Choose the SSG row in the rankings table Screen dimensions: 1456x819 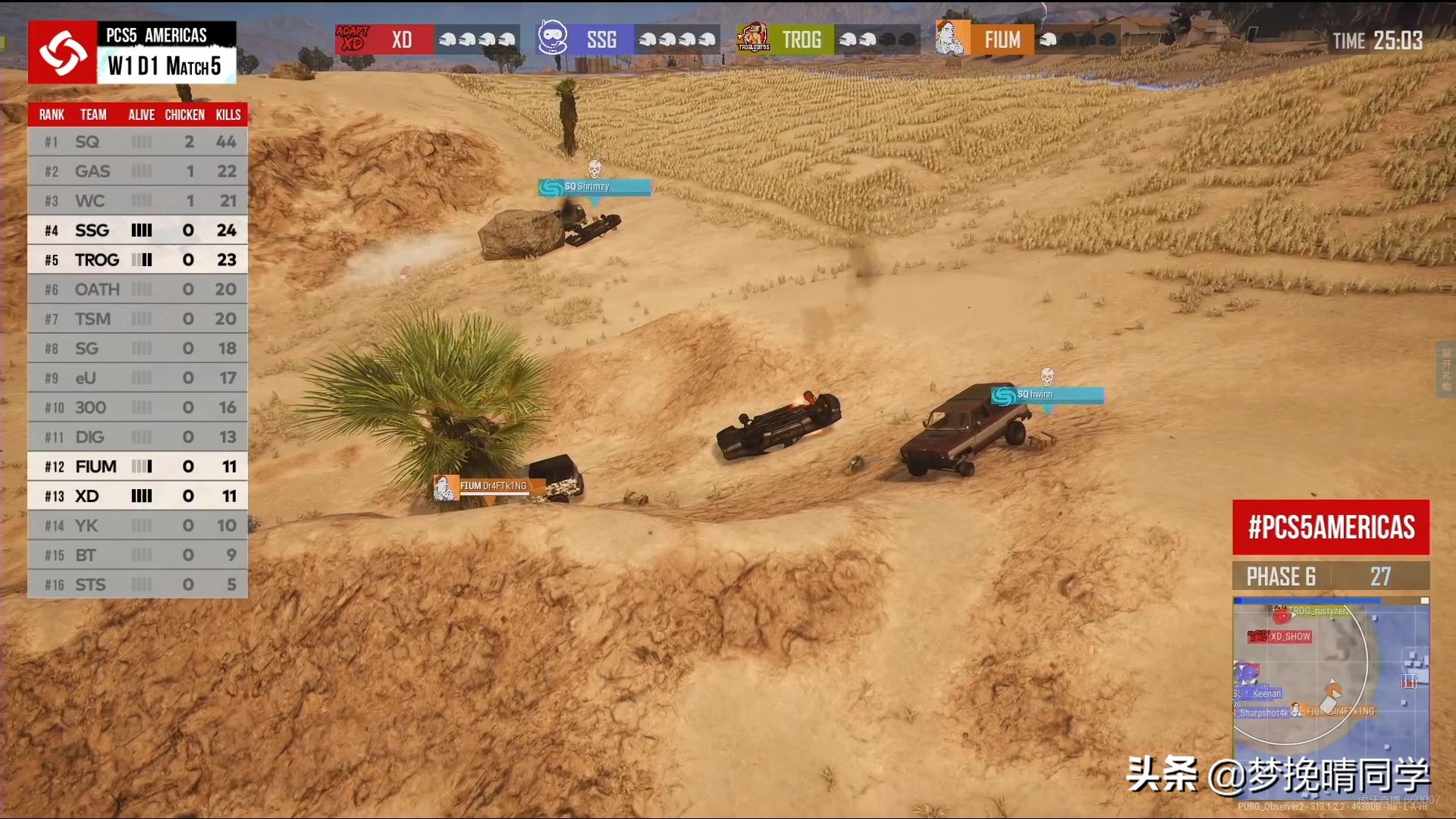coord(137,231)
